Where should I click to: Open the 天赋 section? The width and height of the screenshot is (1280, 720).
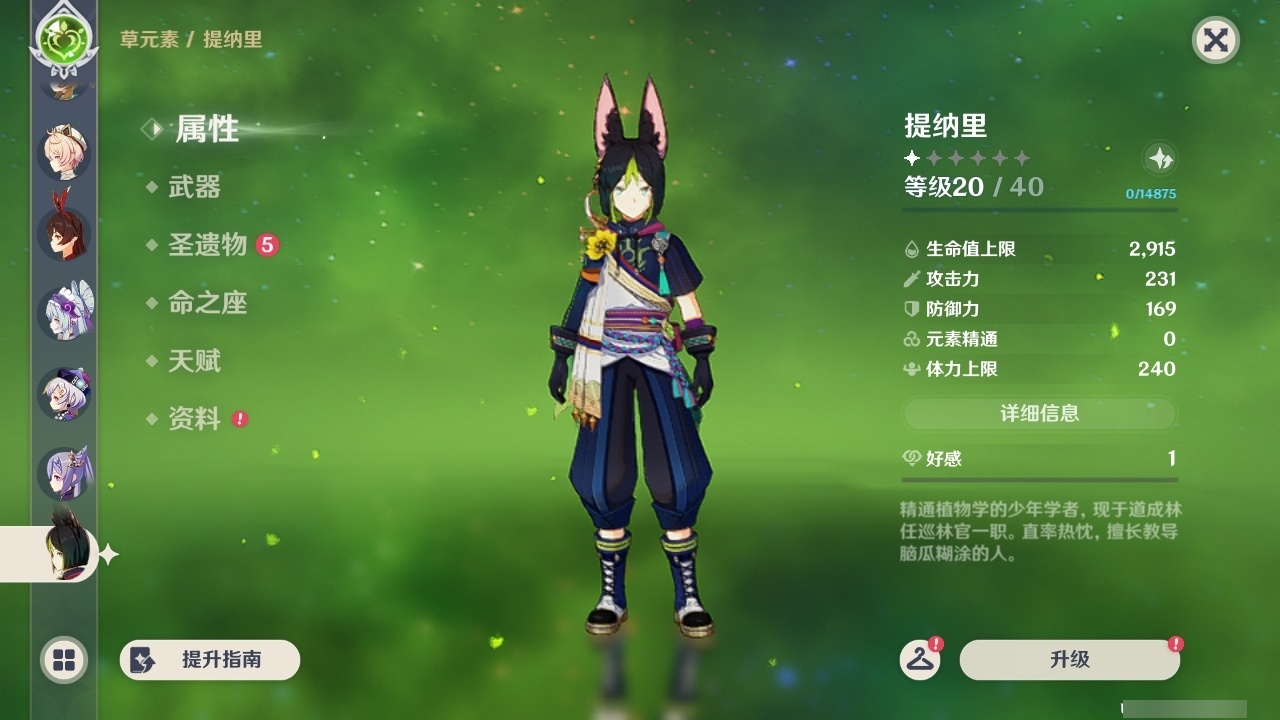coord(197,361)
